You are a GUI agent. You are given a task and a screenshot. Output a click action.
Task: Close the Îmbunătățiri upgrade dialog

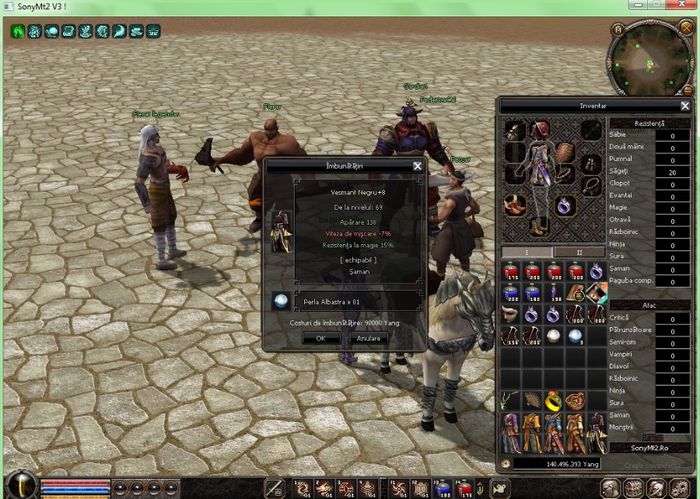point(417,165)
